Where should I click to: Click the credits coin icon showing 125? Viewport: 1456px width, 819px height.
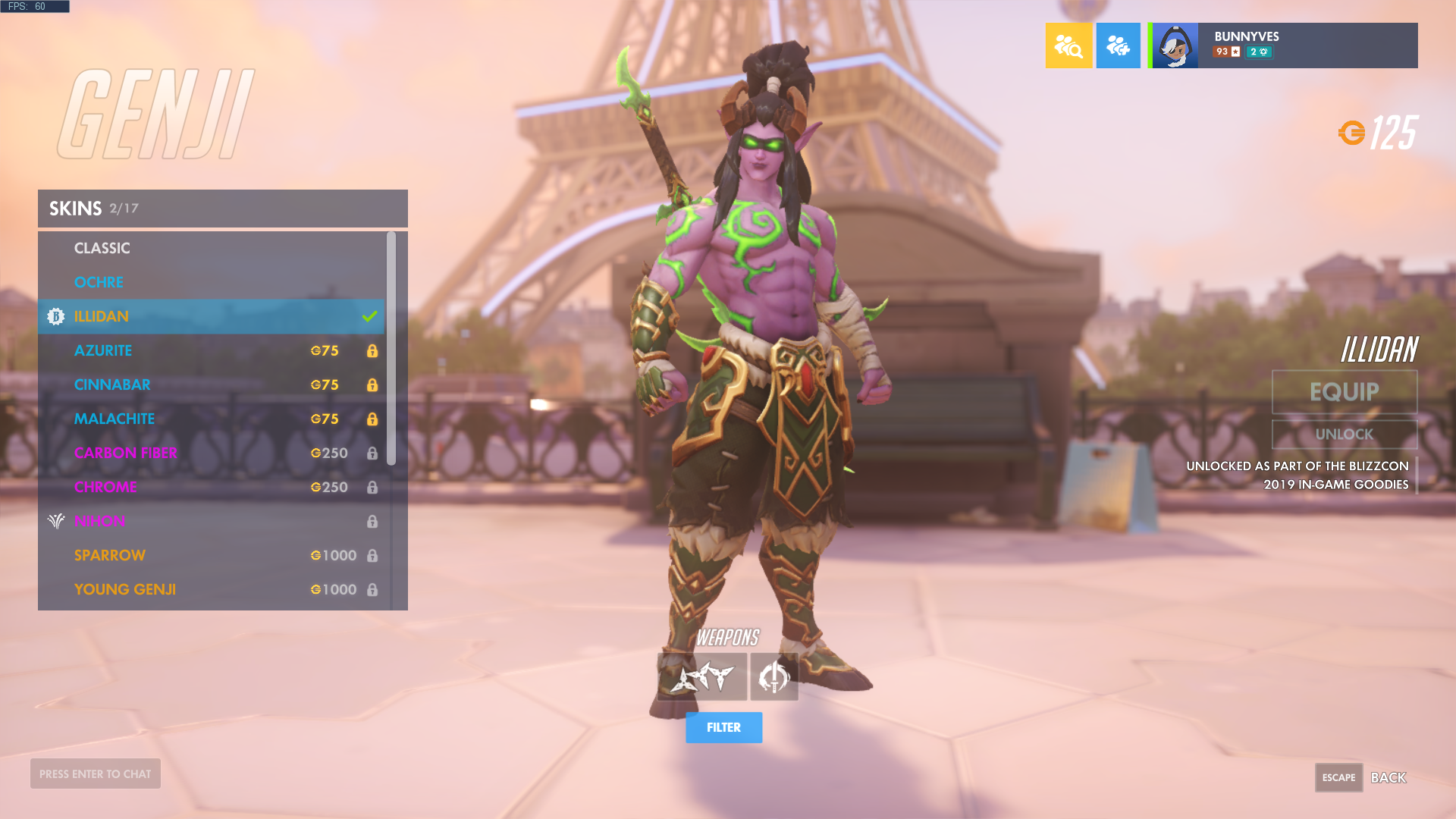pos(1353,132)
